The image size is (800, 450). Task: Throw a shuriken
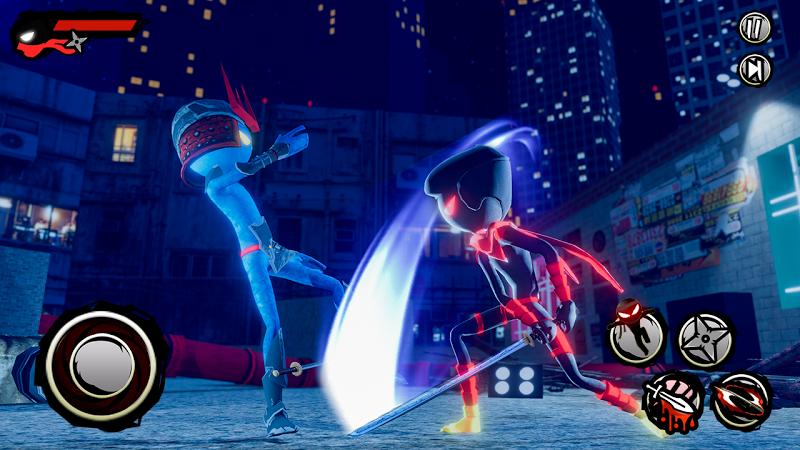click(706, 339)
